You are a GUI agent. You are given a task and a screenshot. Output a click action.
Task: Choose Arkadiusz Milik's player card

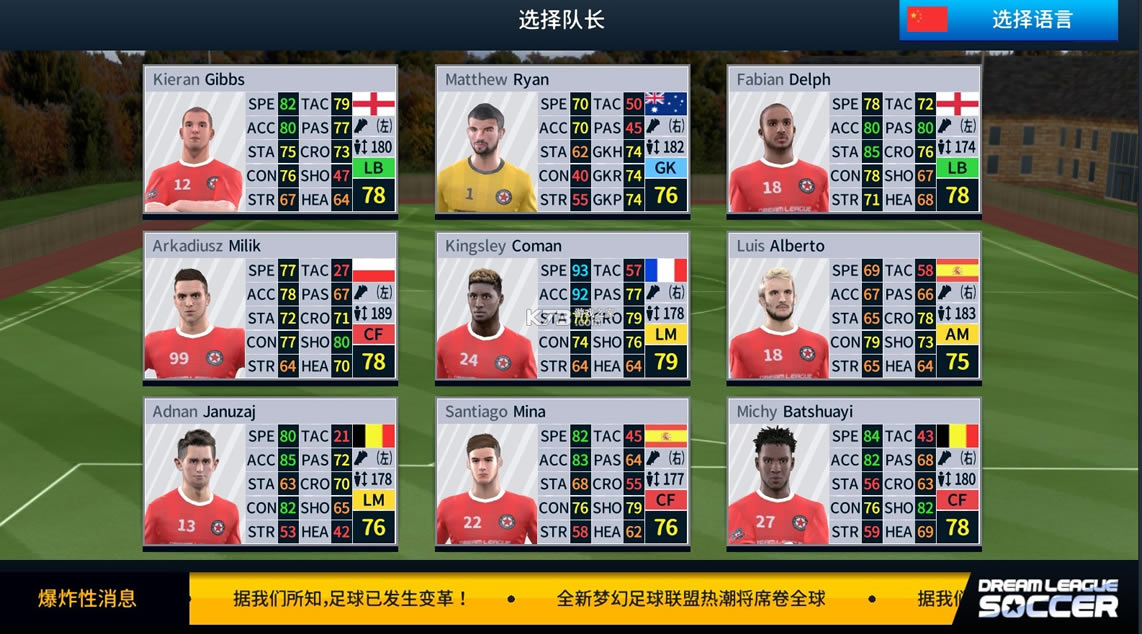(271, 307)
